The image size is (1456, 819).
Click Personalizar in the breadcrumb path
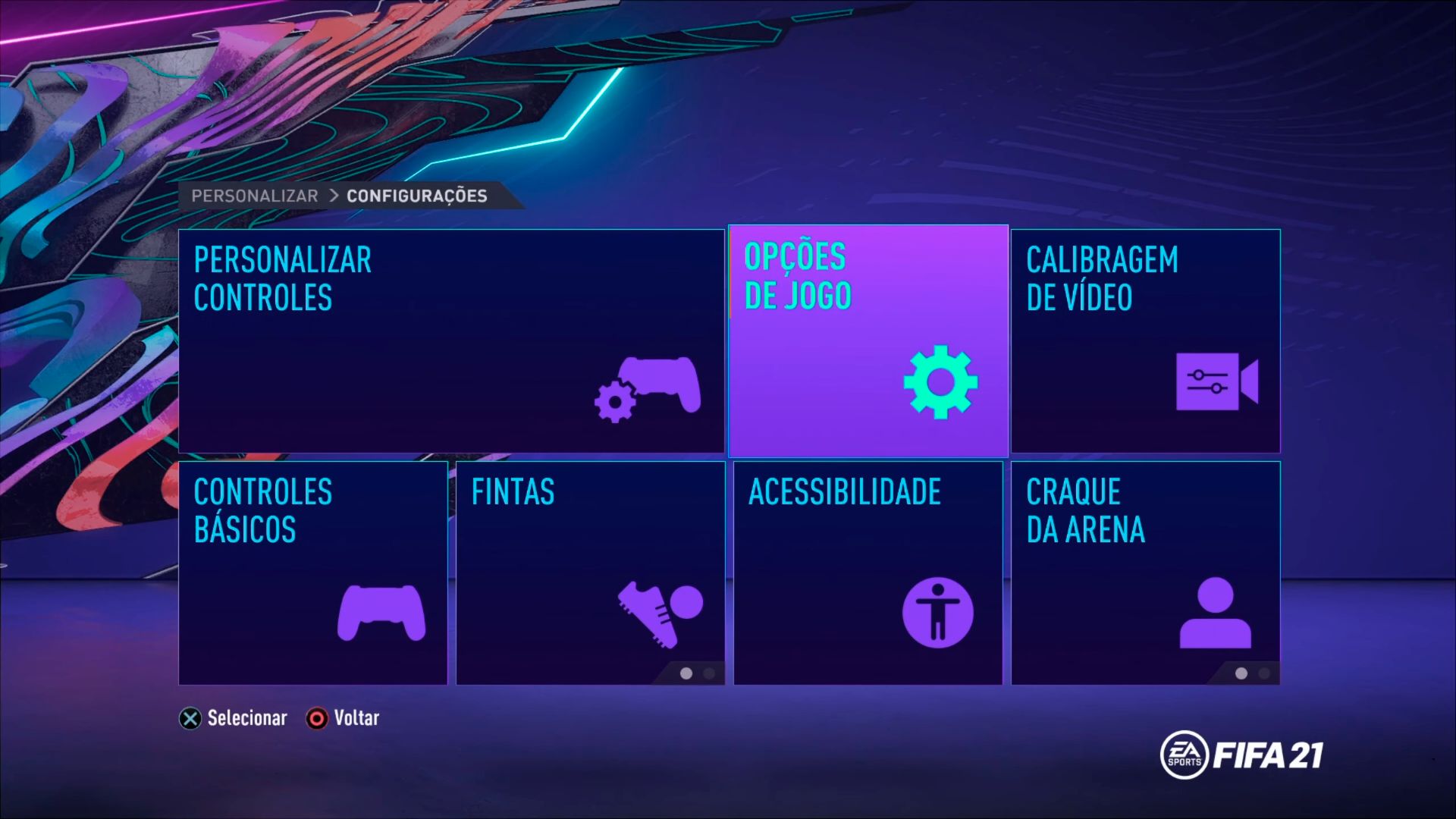click(x=255, y=195)
